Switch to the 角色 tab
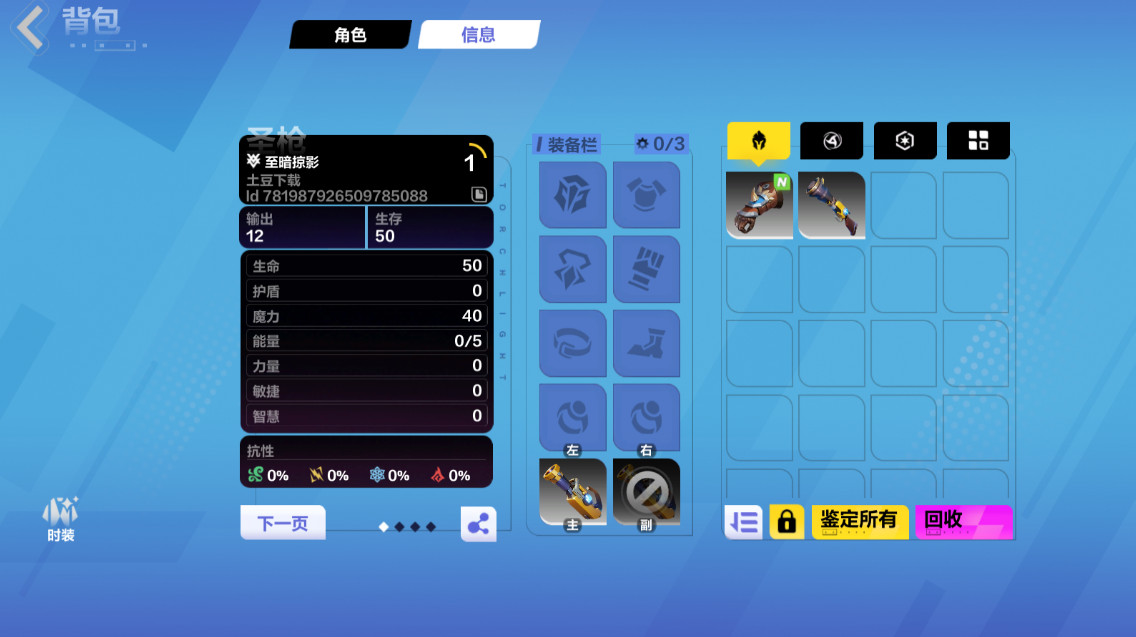This screenshot has height=637, width=1136. [x=350, y=35]
